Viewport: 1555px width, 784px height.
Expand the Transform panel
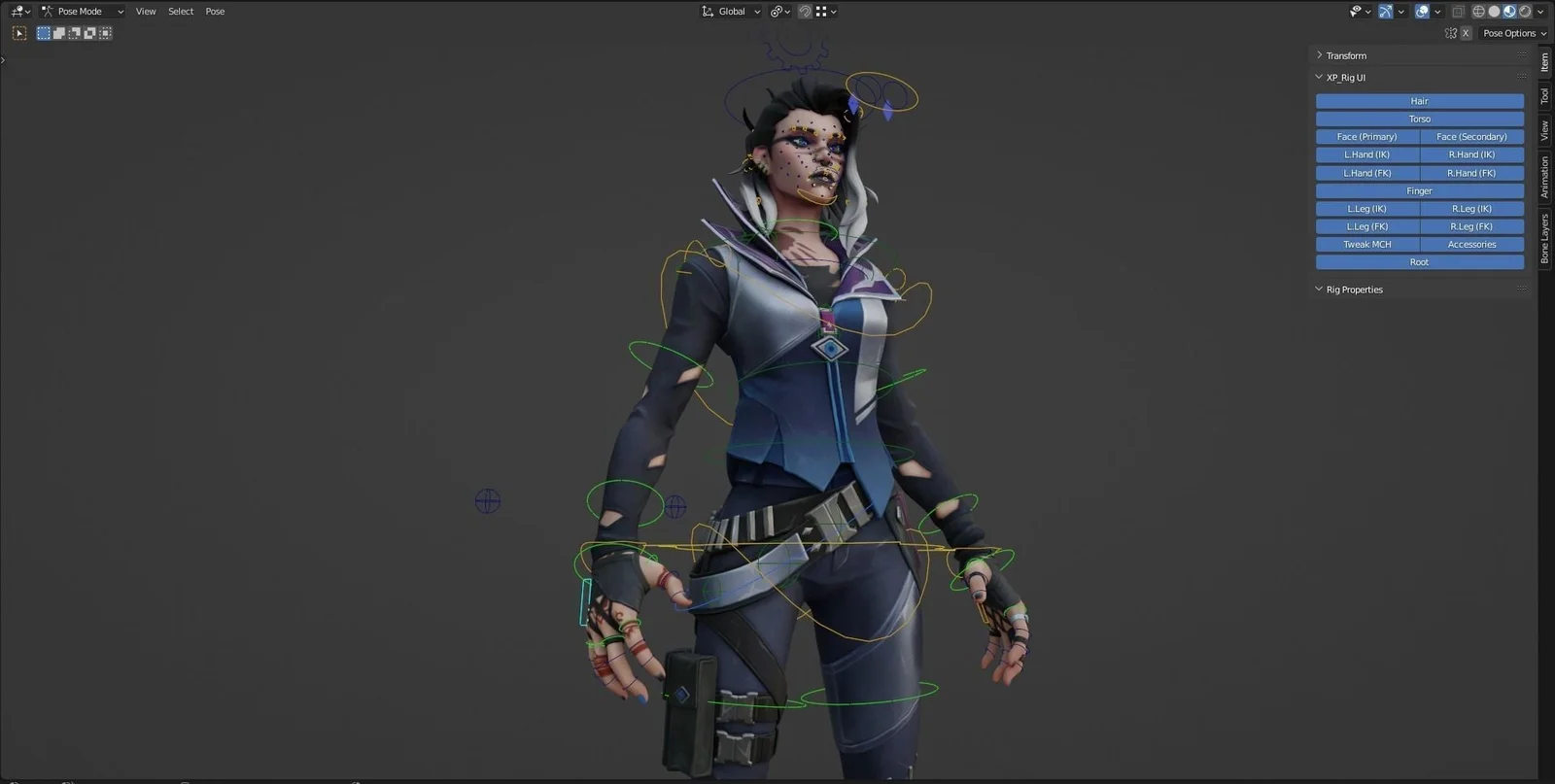coord(1346,55)
